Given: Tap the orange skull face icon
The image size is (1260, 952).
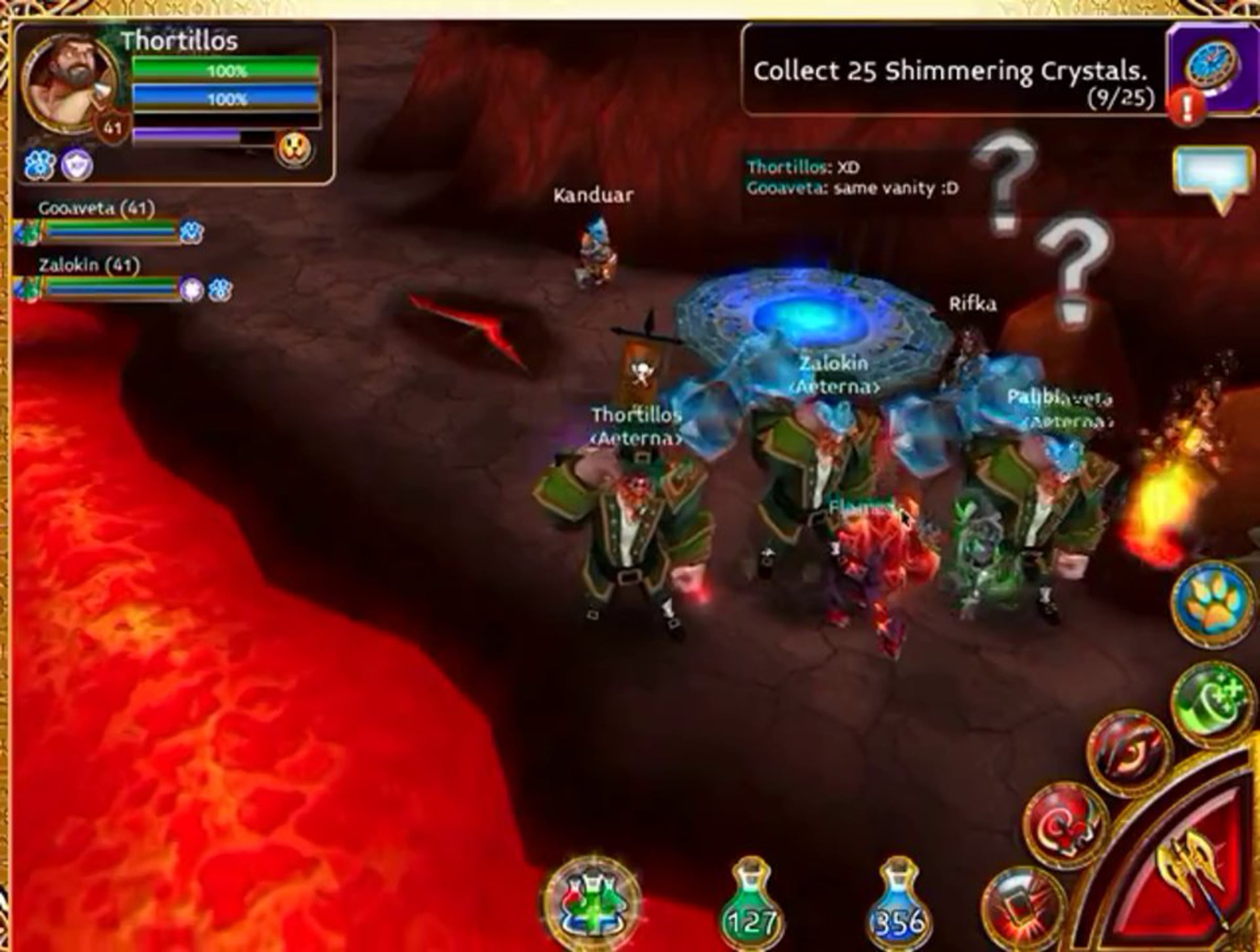Looking at the screenshot, I should click(295, 150).
